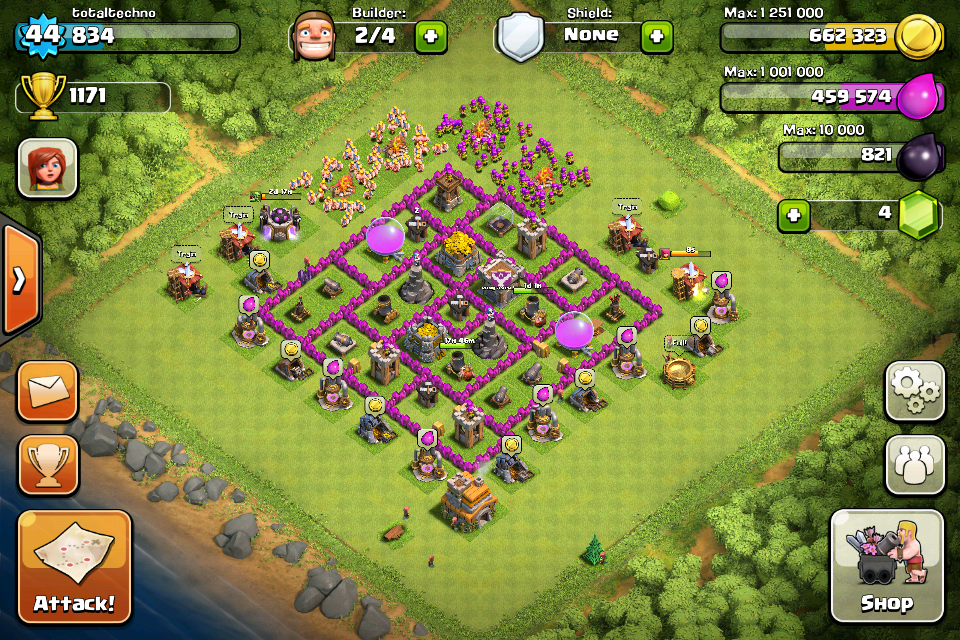The image size is (960, 640).
Task: Expand the orange side arrow panel
Action: pos(19,280)
